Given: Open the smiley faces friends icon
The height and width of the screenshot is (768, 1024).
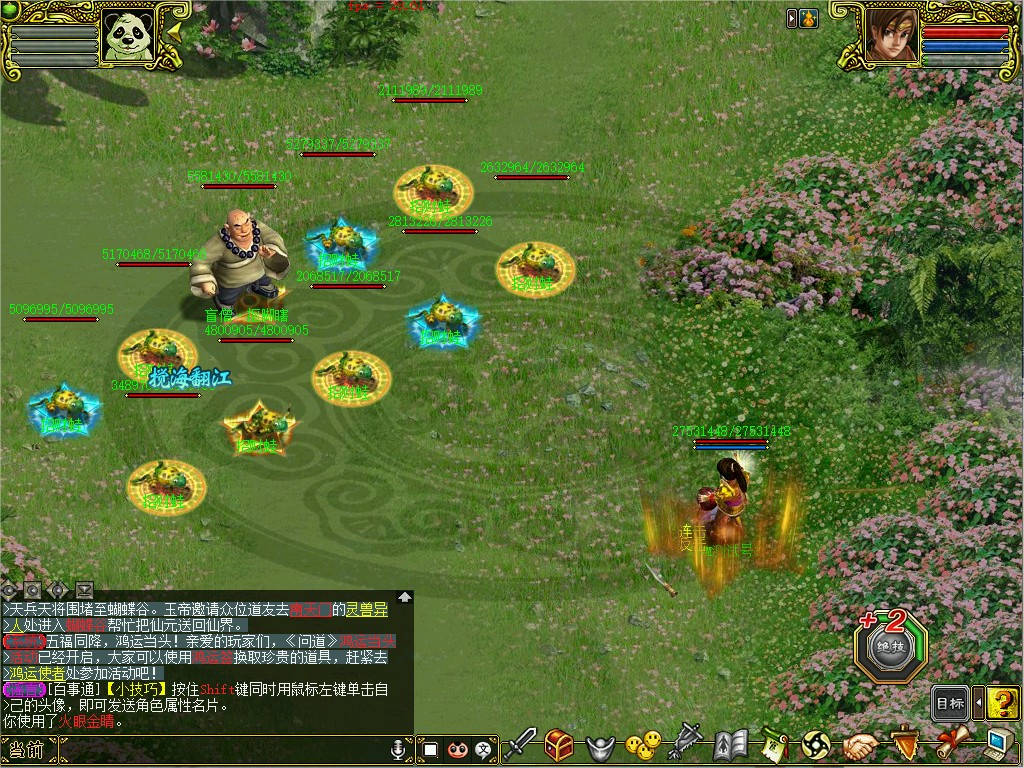Looking at the screenshot, I should click(642, 745).
